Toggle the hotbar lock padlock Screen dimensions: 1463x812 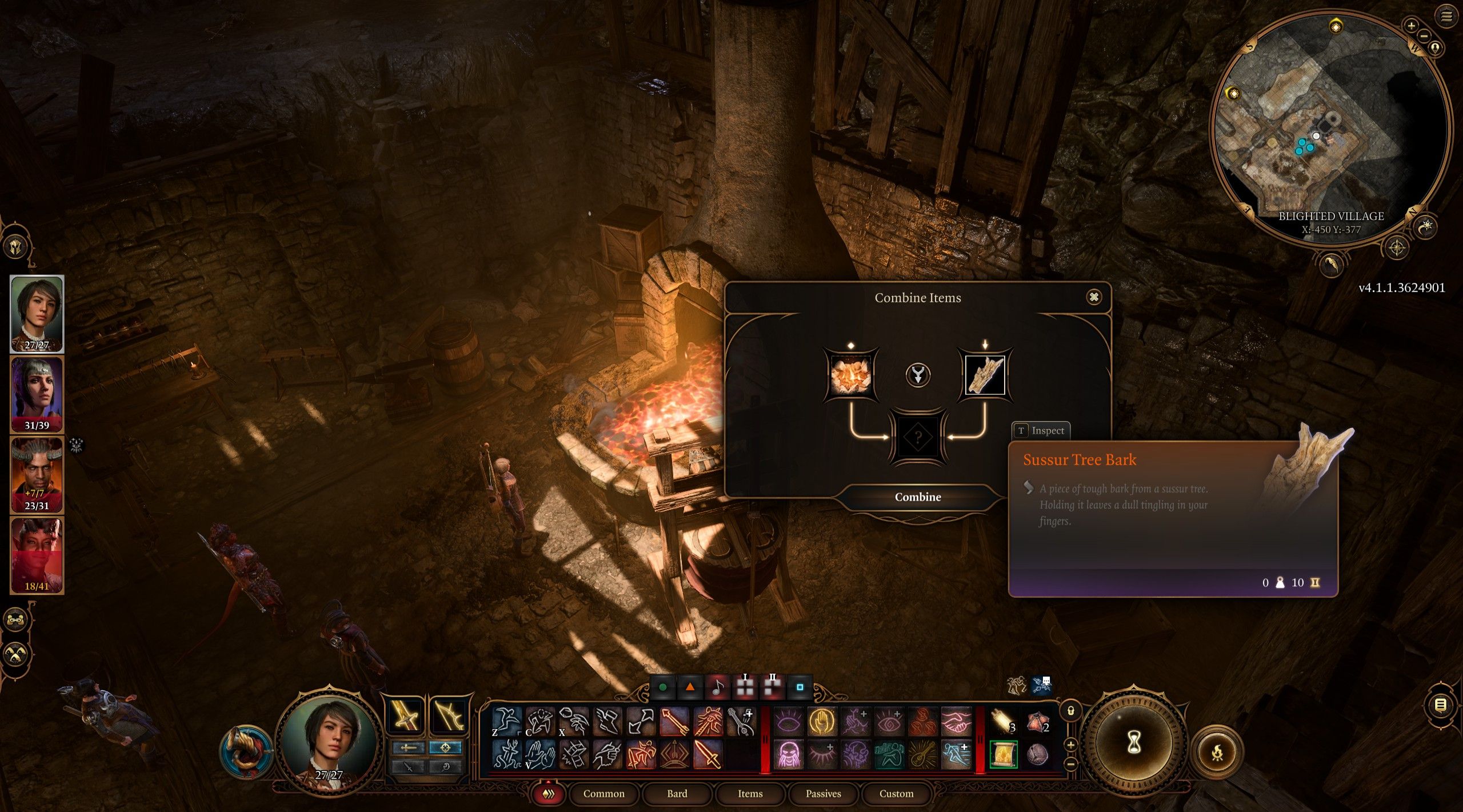(1071, 712)
